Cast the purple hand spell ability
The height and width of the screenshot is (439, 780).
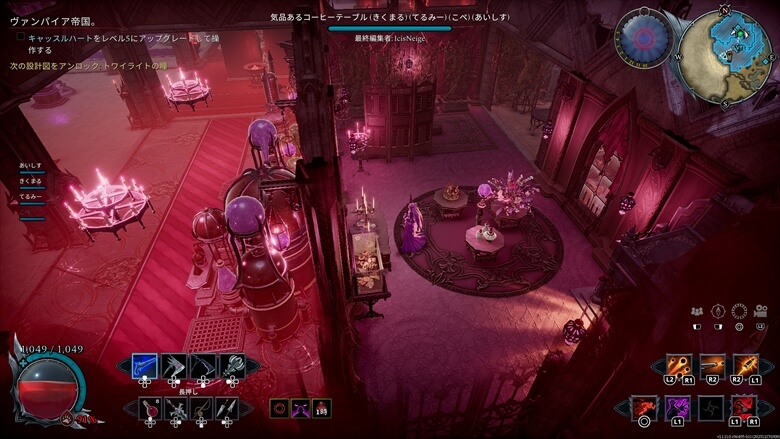tap(678, 407)
